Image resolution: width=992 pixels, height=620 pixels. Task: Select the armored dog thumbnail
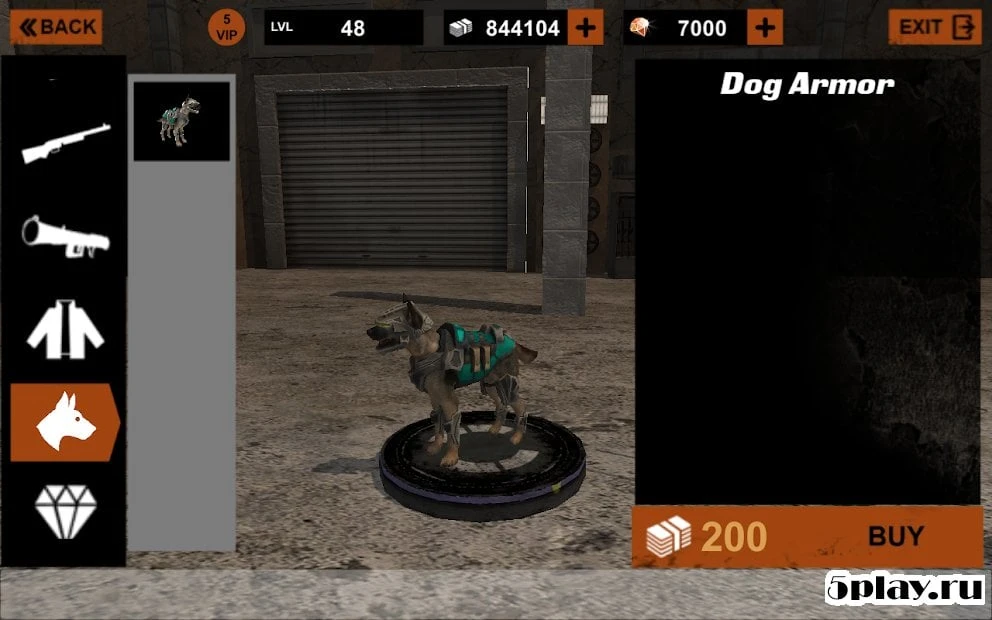click(181, 121)
